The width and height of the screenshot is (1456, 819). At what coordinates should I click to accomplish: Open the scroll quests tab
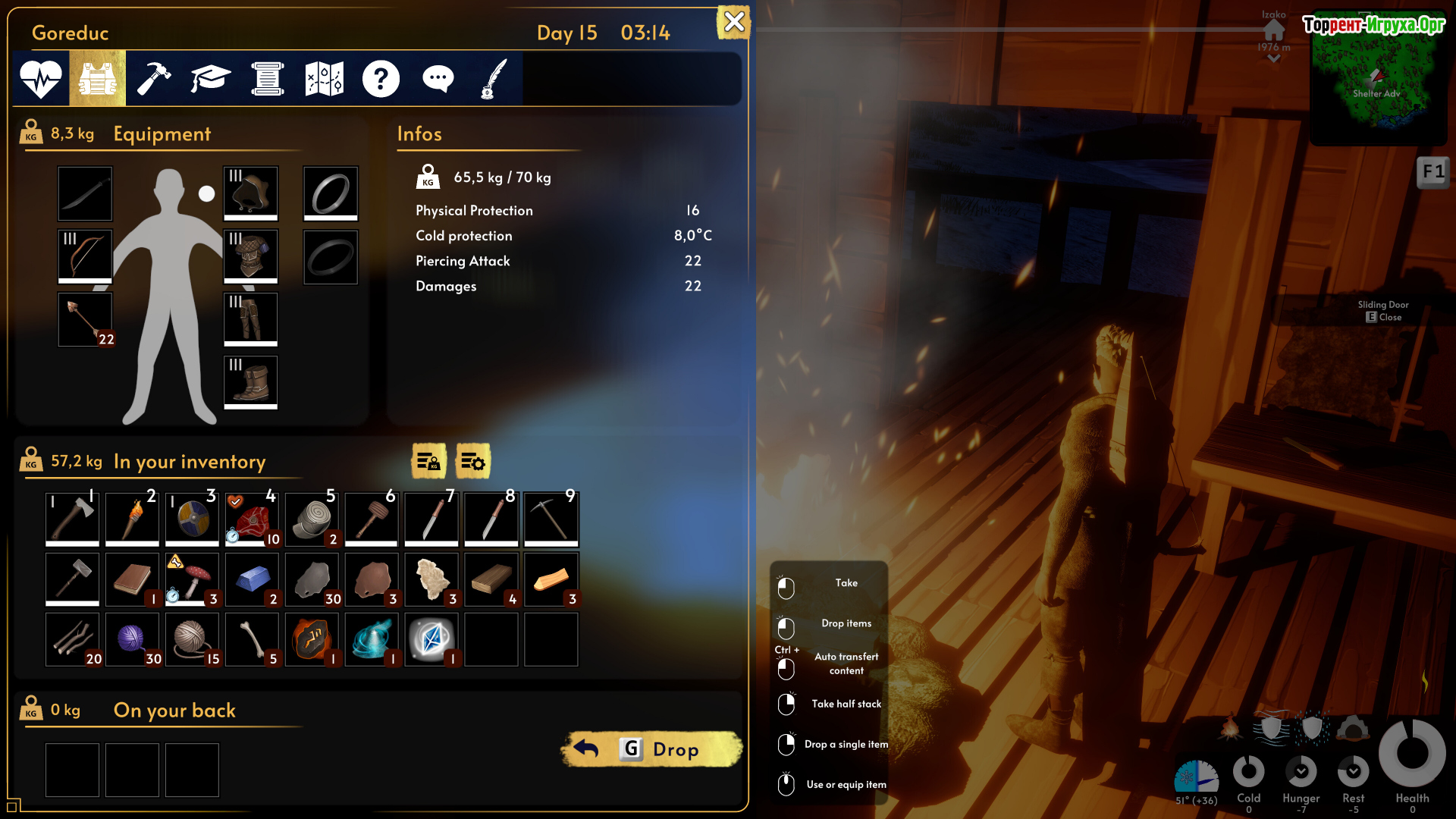[268, 78]
